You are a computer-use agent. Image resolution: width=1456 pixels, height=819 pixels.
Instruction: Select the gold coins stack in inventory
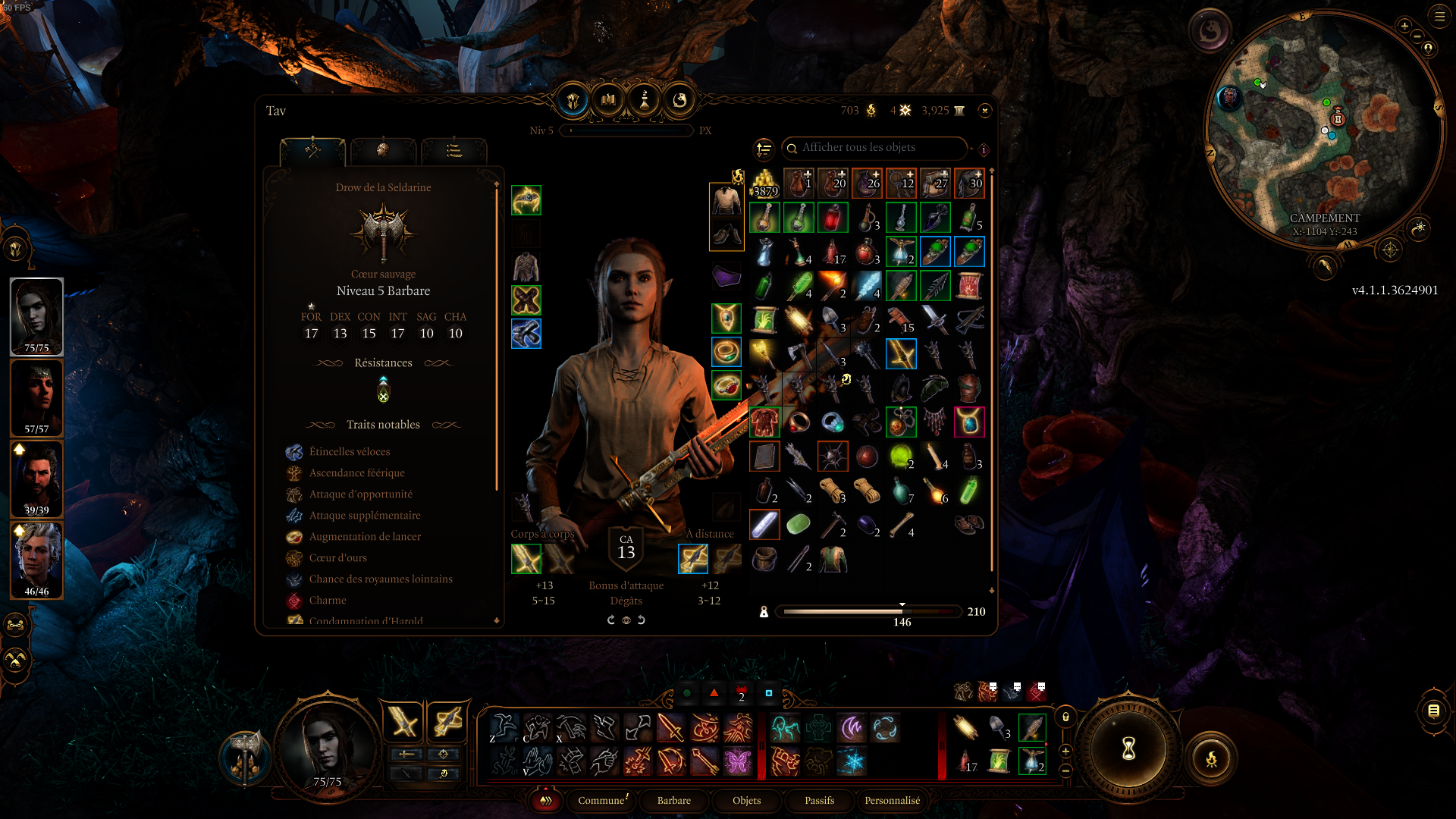764,184
